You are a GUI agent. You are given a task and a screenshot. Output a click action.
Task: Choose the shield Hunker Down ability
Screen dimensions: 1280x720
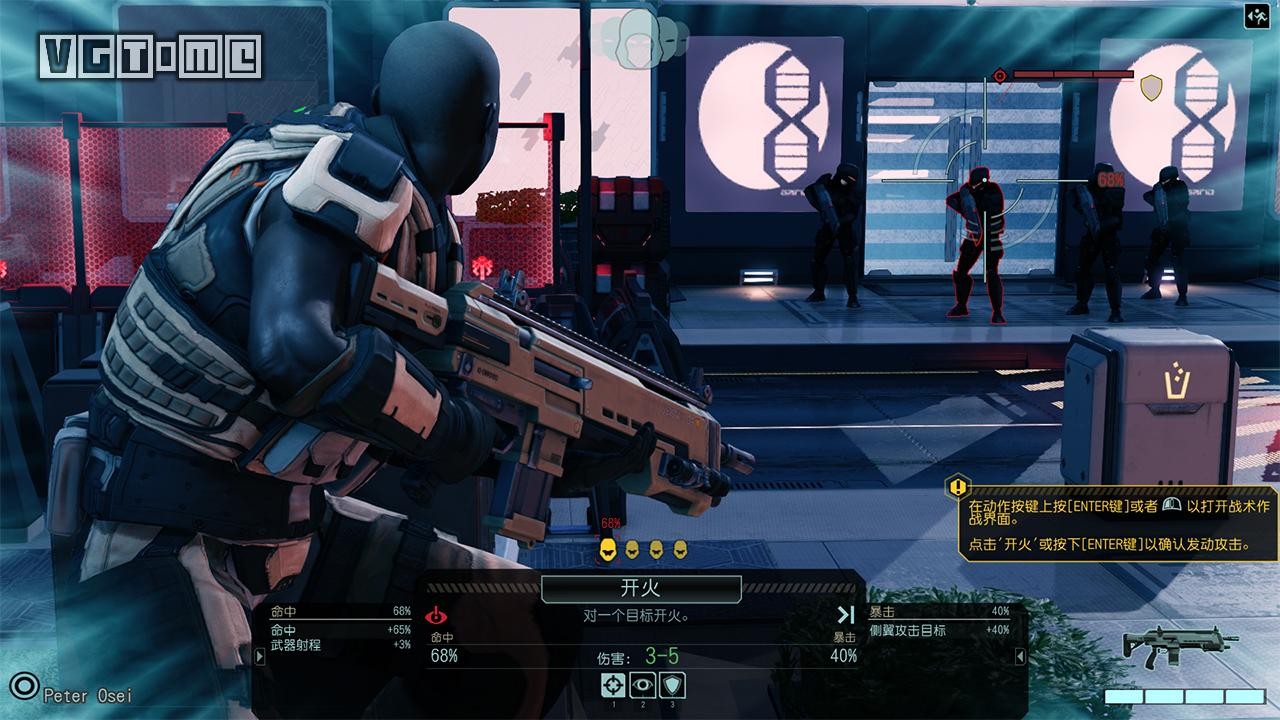click(x=672, y=685)
